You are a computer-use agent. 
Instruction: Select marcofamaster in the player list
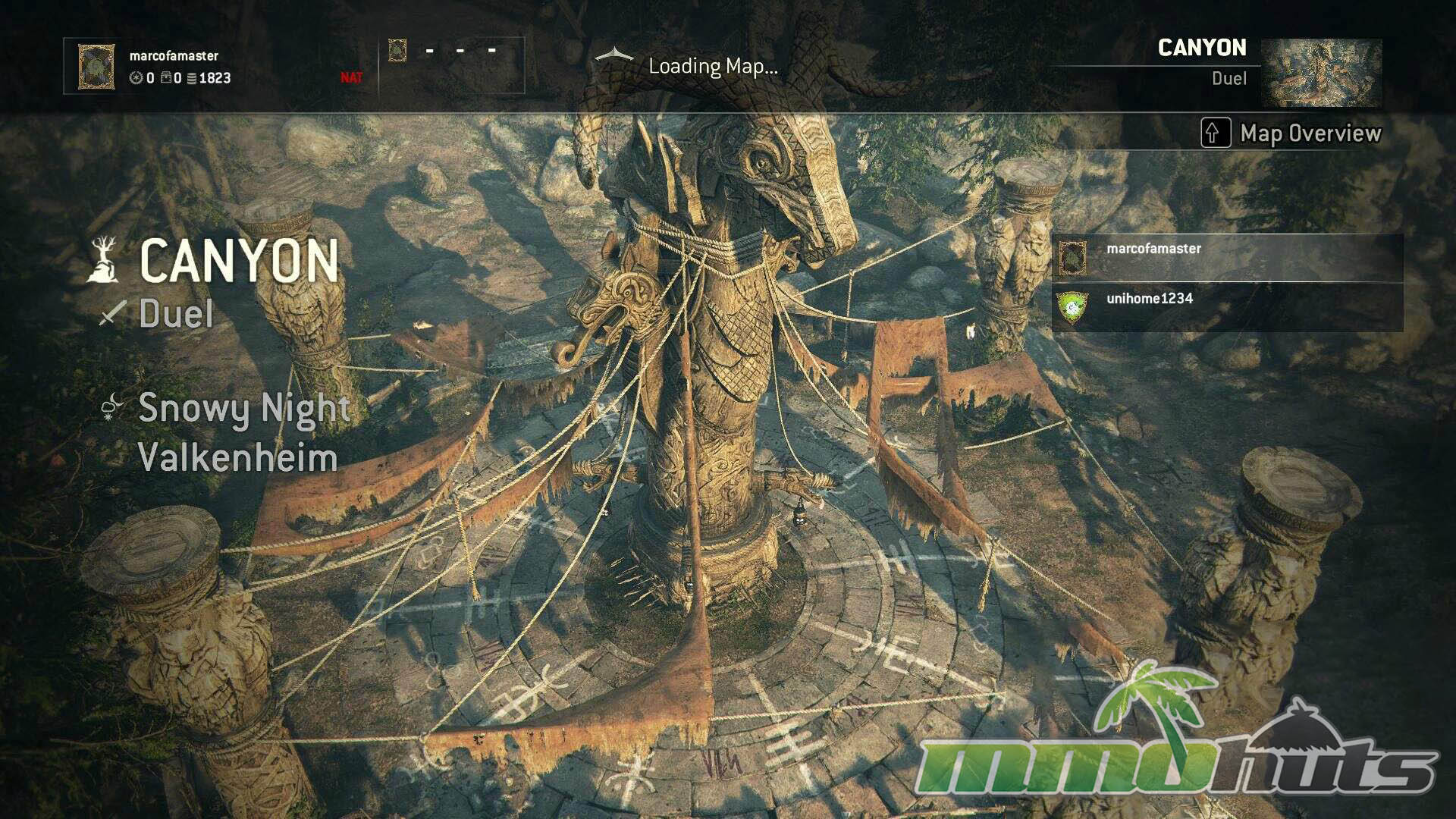click(1227, 258)
